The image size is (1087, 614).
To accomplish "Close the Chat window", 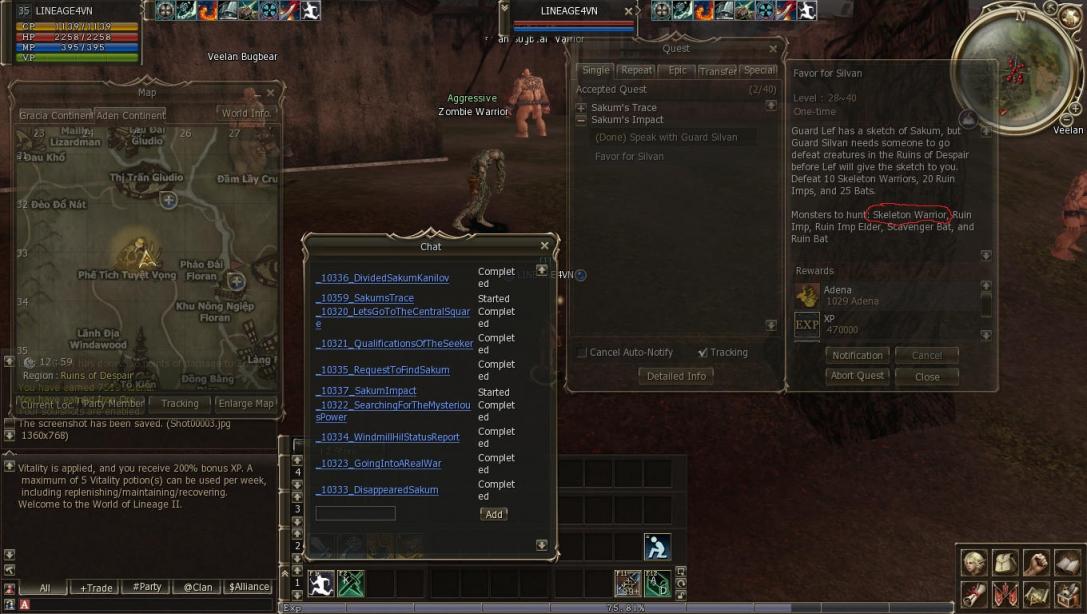I will click(x=544, y=246).
